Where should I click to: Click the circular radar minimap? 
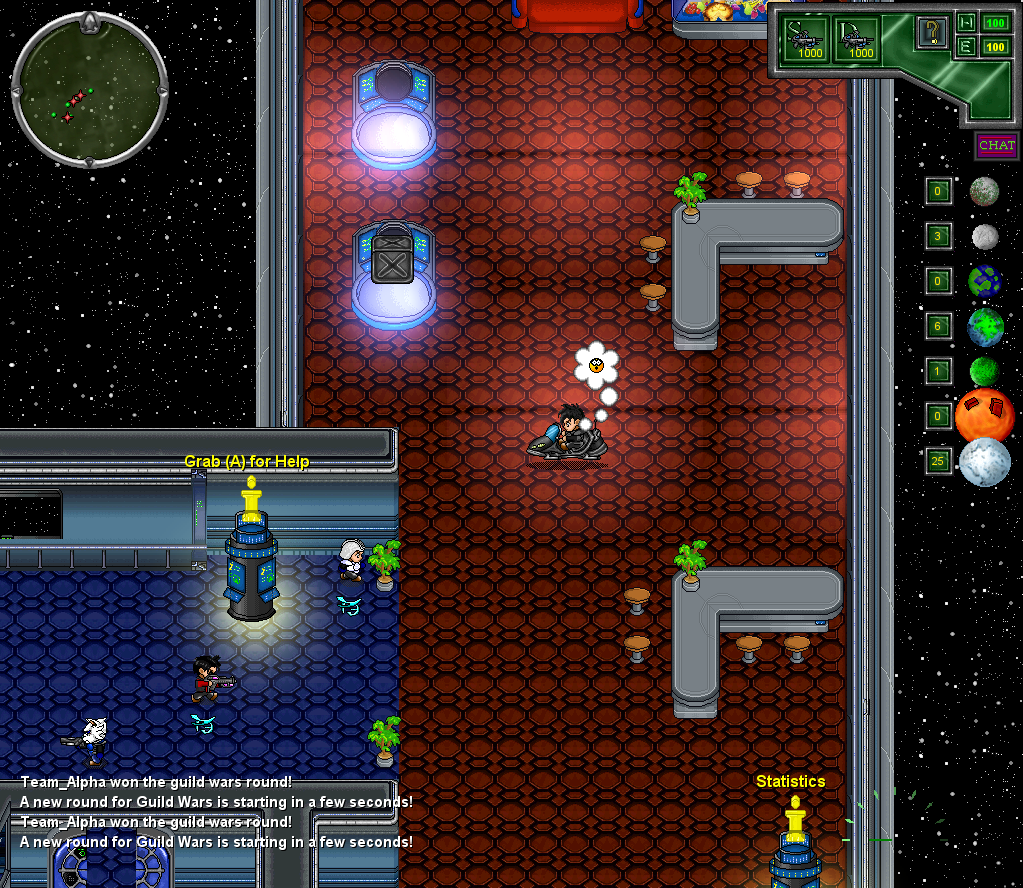(x=89, y=91)
